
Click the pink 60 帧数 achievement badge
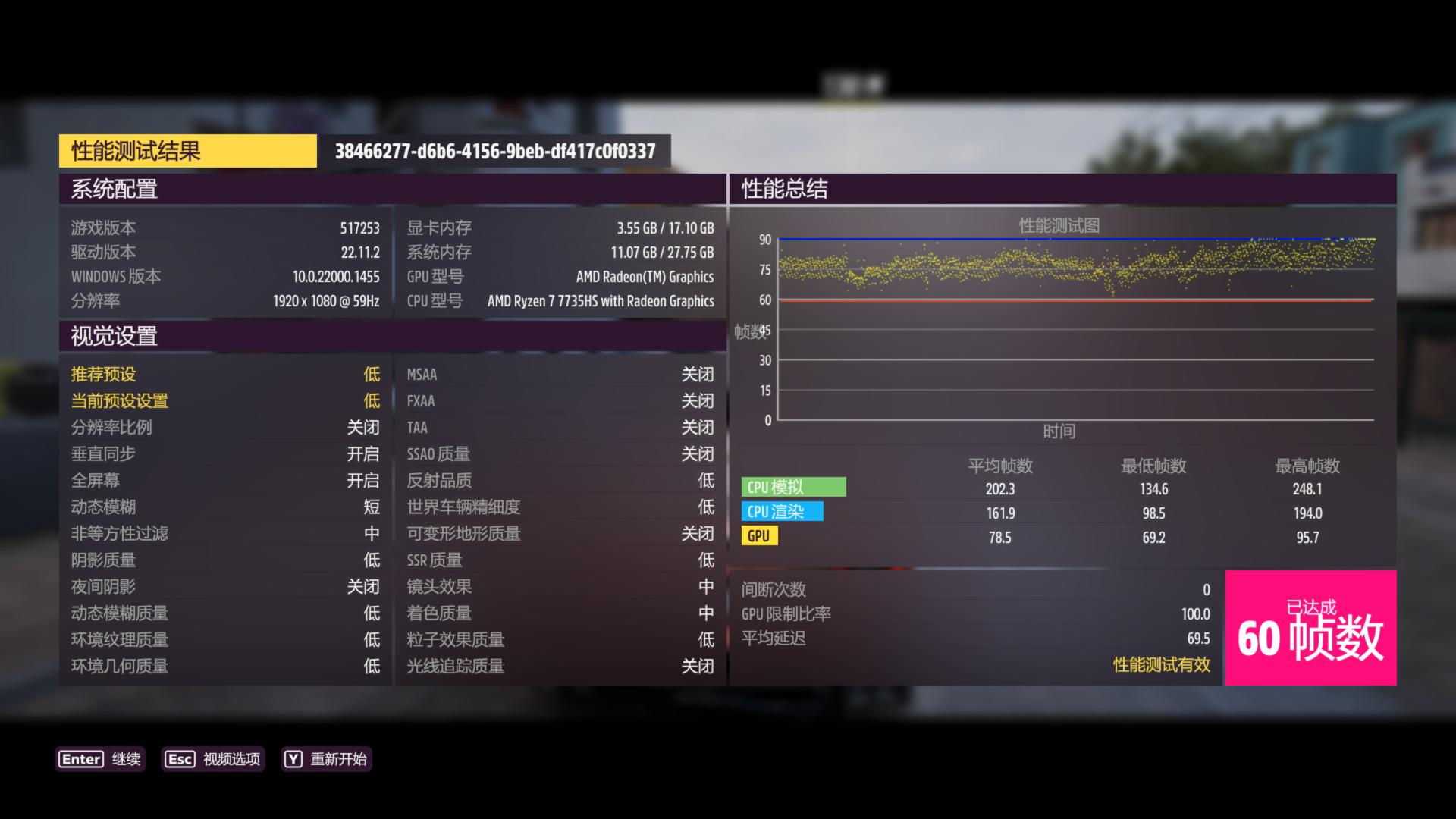click(1310, 629)
